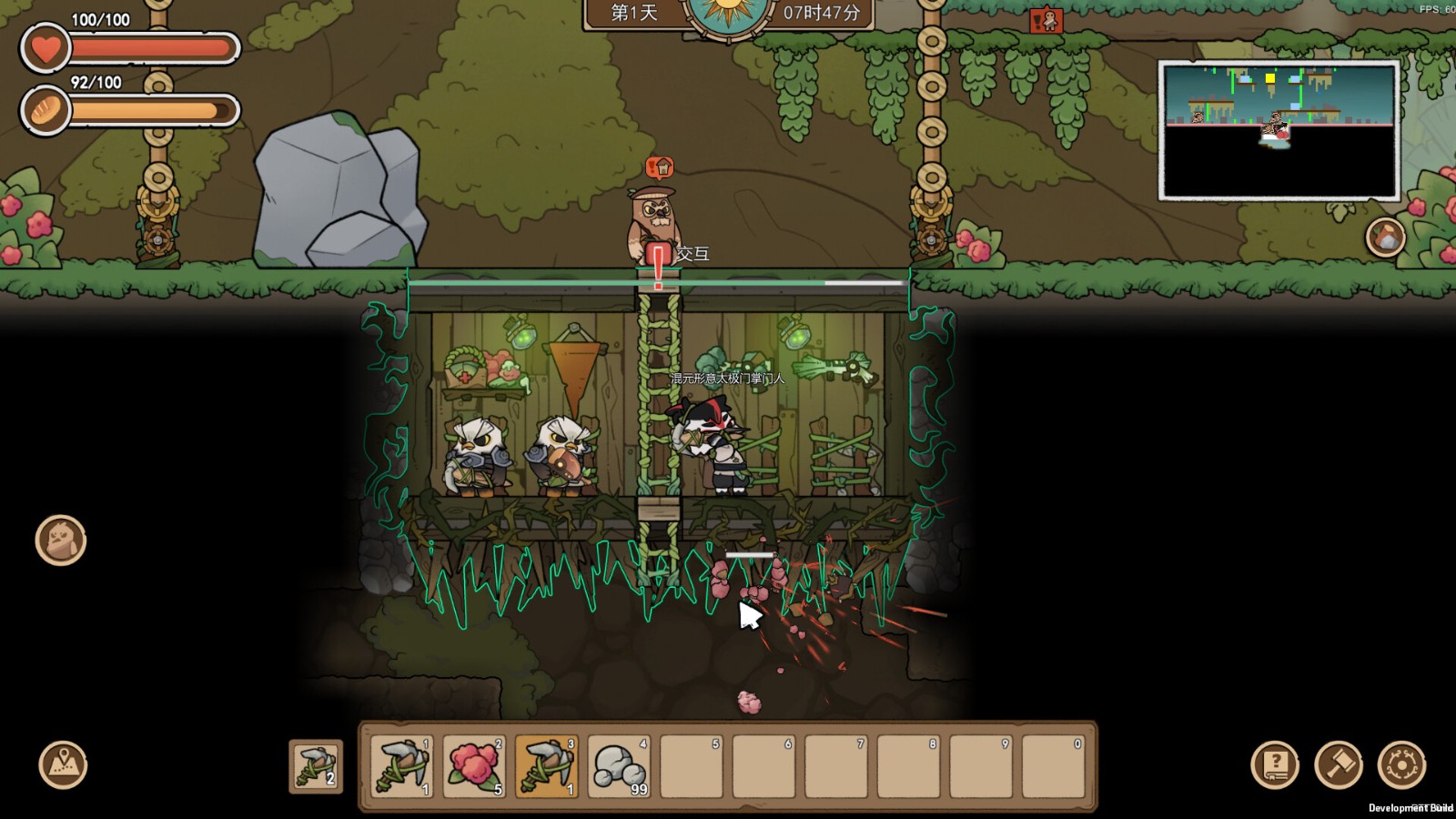
Task: Click the red quest alert icon
Action: click(x=1046, y=20)
